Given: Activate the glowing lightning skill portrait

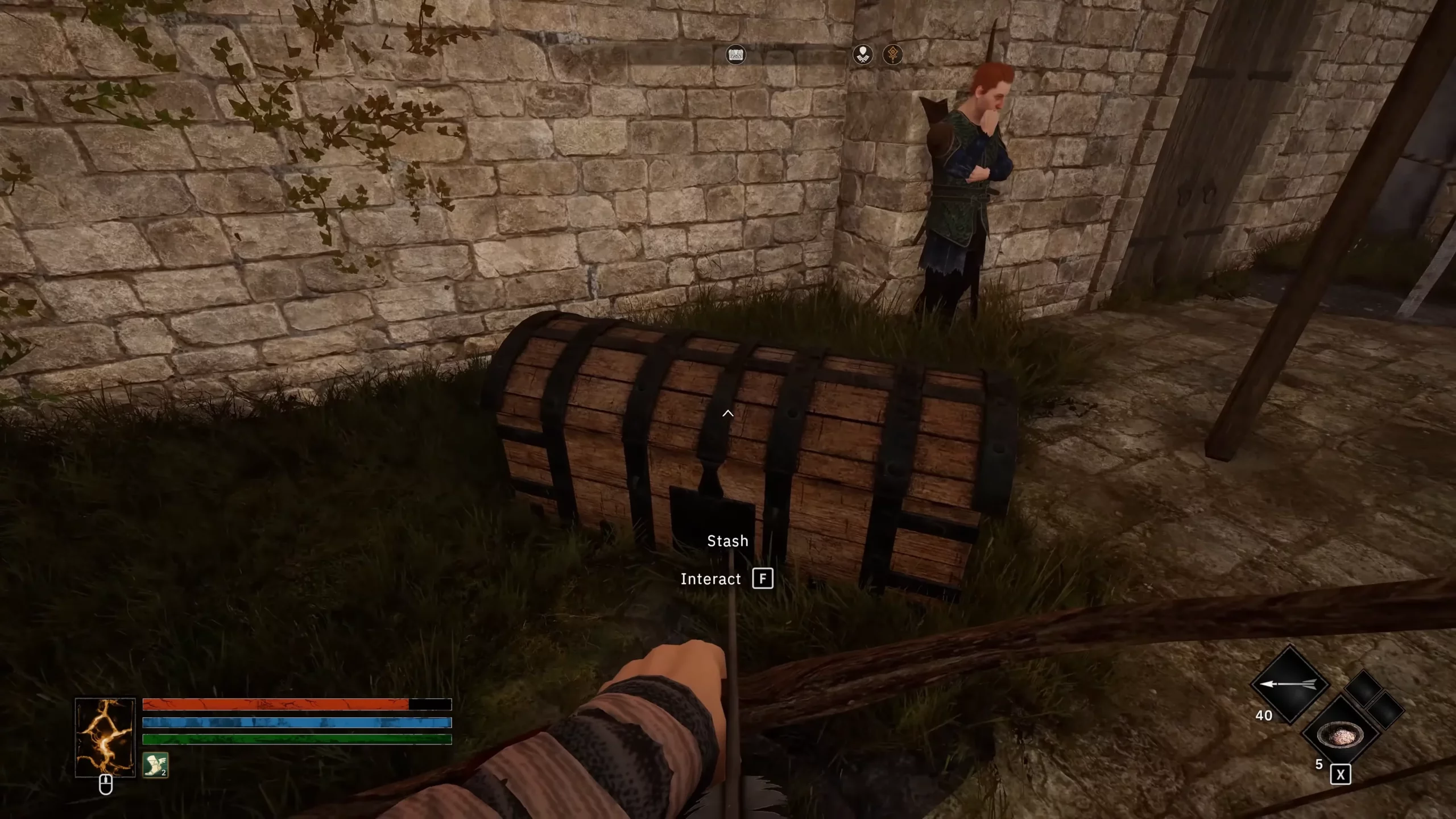Looking at the screenshot, I should [105, 737].
